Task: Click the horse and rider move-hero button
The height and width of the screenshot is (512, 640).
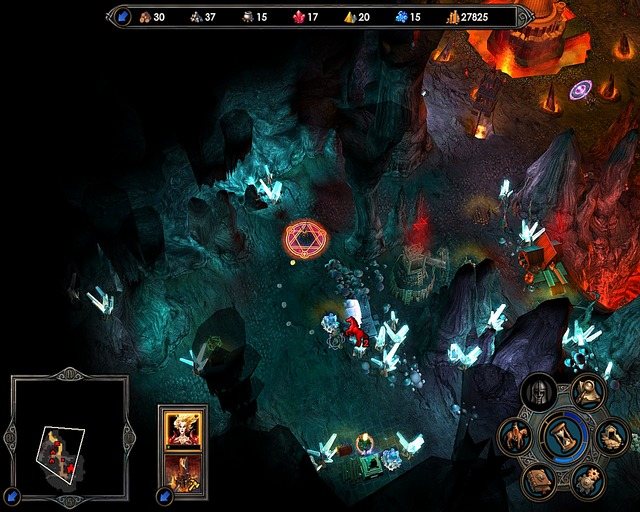Action: (516, 436)
